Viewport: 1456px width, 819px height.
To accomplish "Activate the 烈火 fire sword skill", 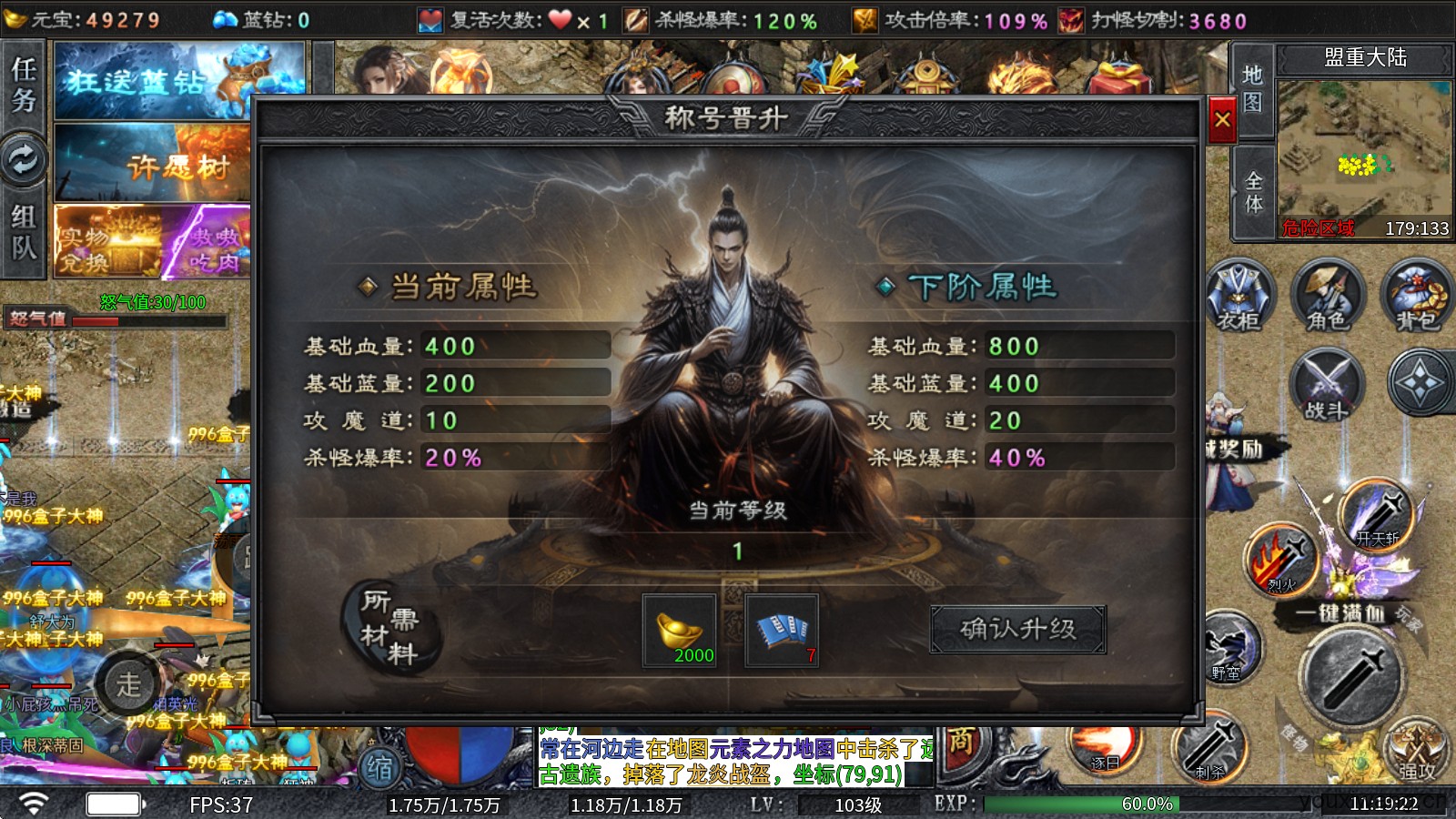I will click(x=1281, y=559).
